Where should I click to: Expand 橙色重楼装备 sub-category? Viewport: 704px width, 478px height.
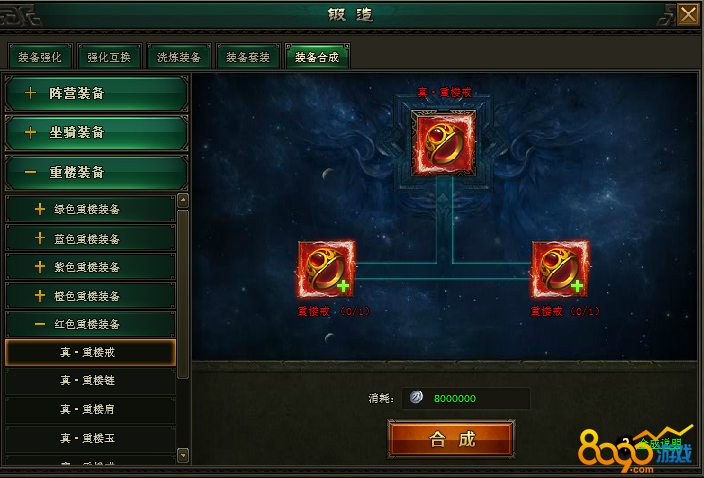tap(90, 296)
